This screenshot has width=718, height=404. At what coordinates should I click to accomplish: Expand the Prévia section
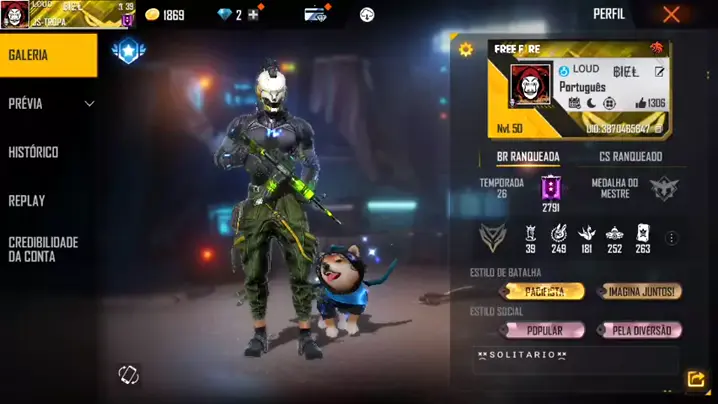(88, 104)
